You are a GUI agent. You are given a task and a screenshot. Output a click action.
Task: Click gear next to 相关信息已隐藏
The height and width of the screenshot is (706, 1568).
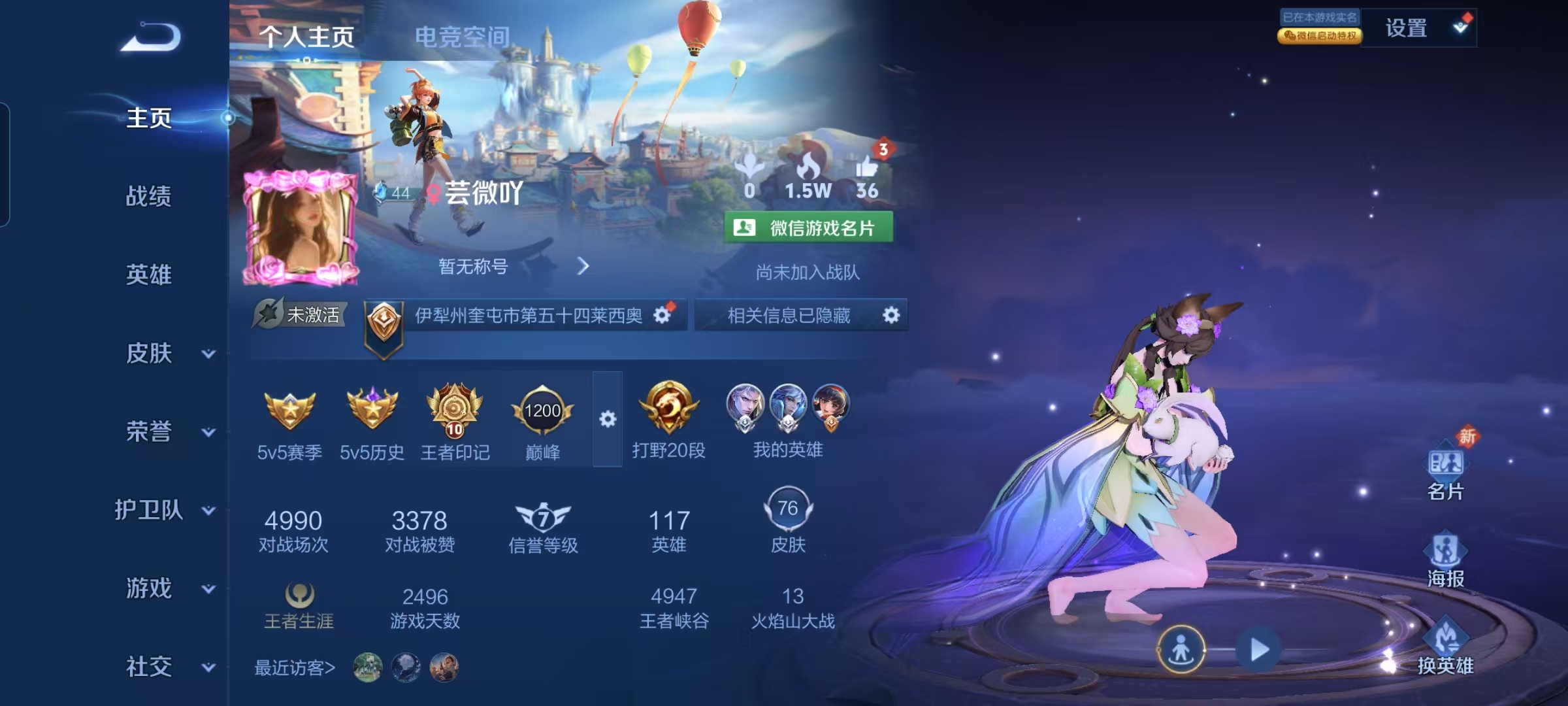pyautogui.click(x=892, y=314)
